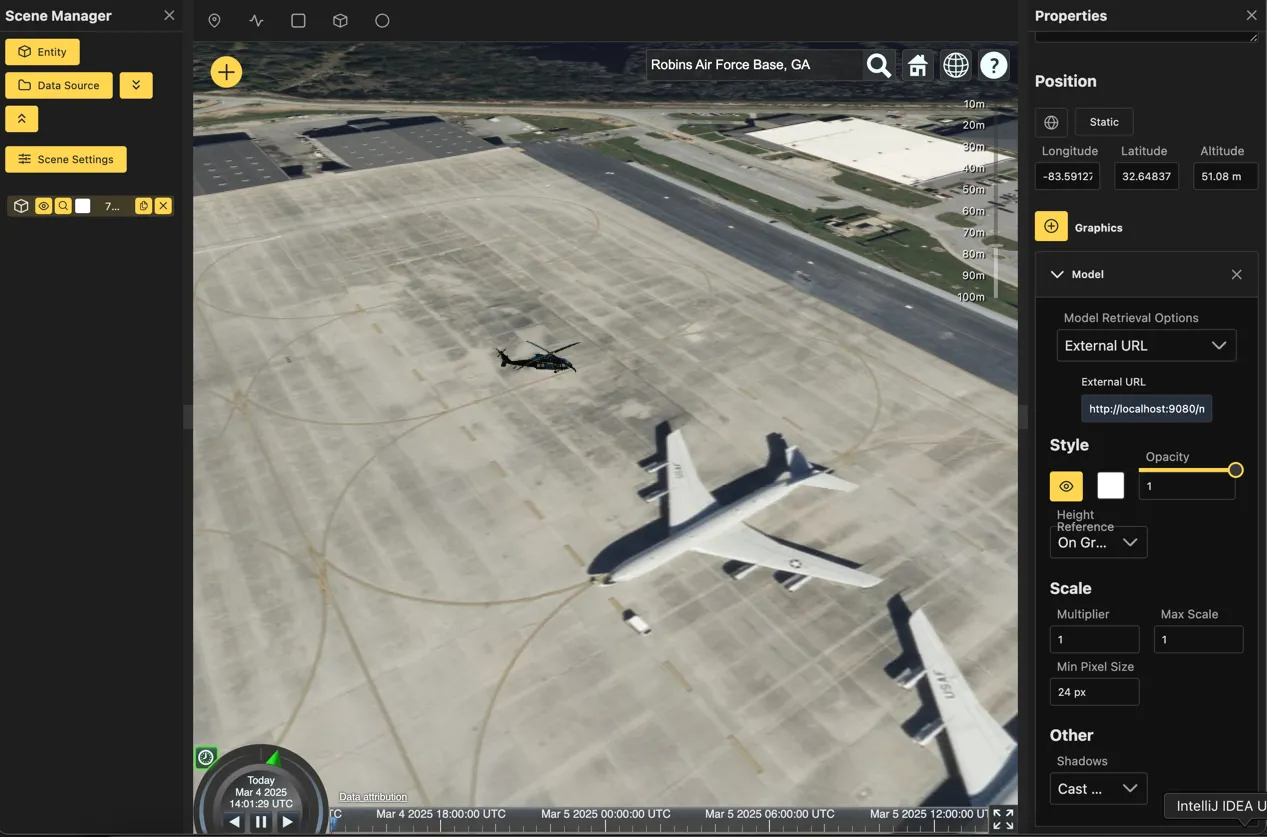Viewport: 1267px width, 837px height.
Task: Open the globe imagery picker
Action: [956, 65]
